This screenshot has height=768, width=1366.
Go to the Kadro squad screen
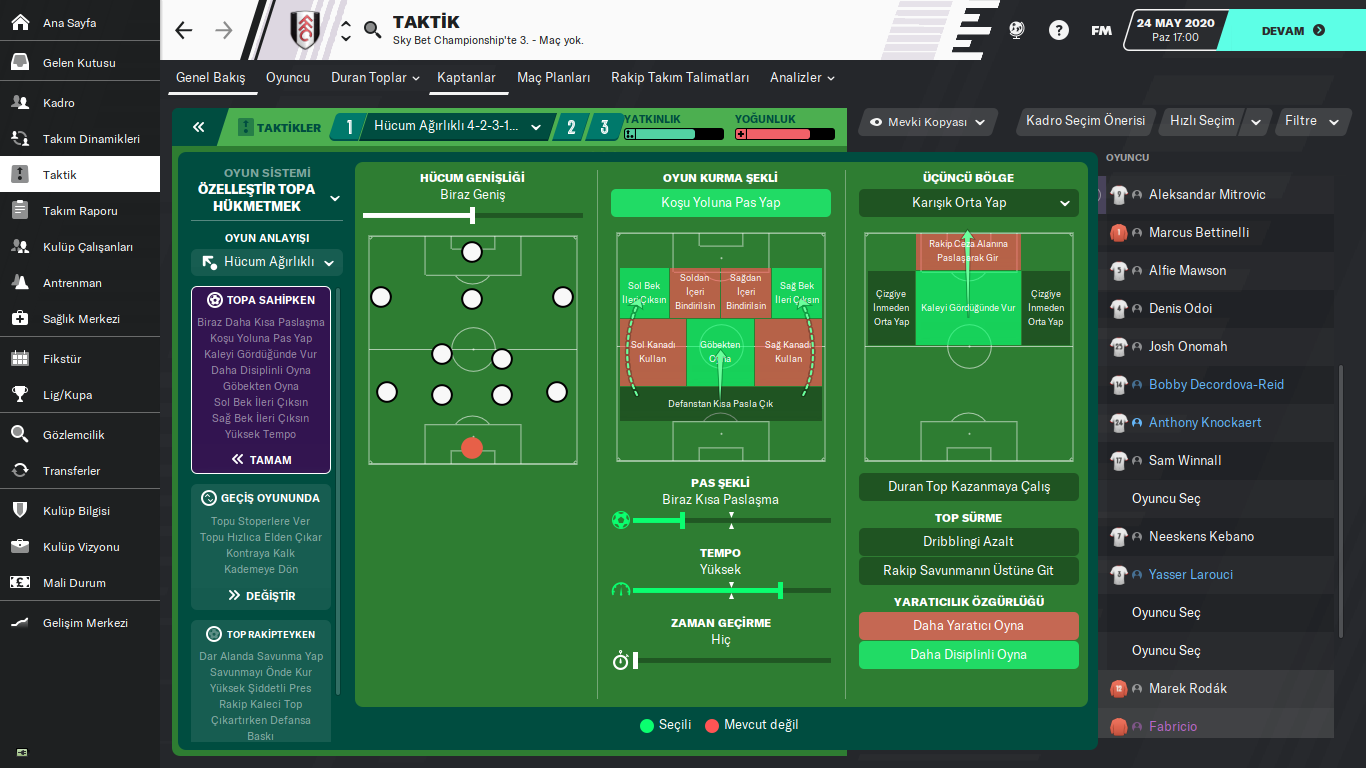pos(58,103)
